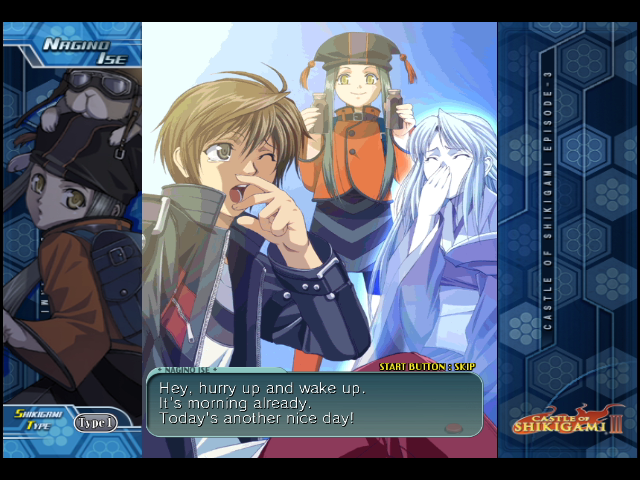Click the red dialogue continue indicator
Image resolution: width=640 pixels, height=480 pixels.
point(453,427)
